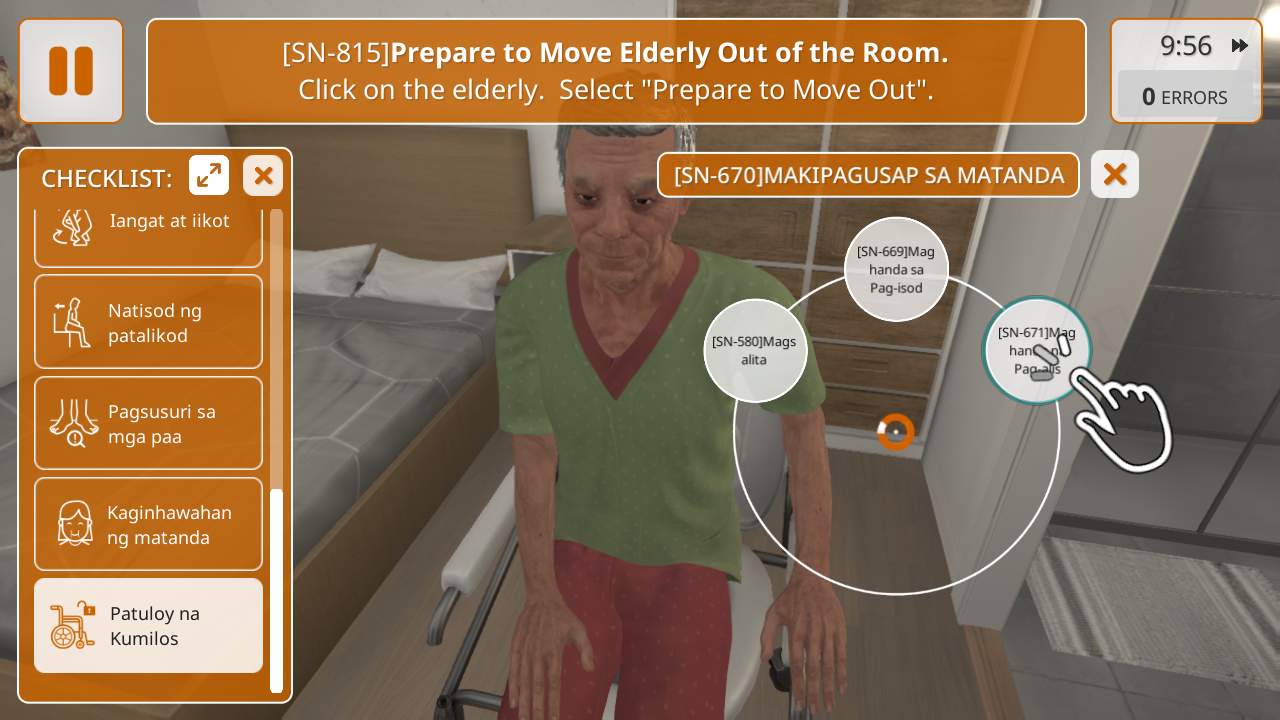Choose 'Kaginhawahan ng matanda' checklist item
1280x720 pixels.
(x=148, y=524)
